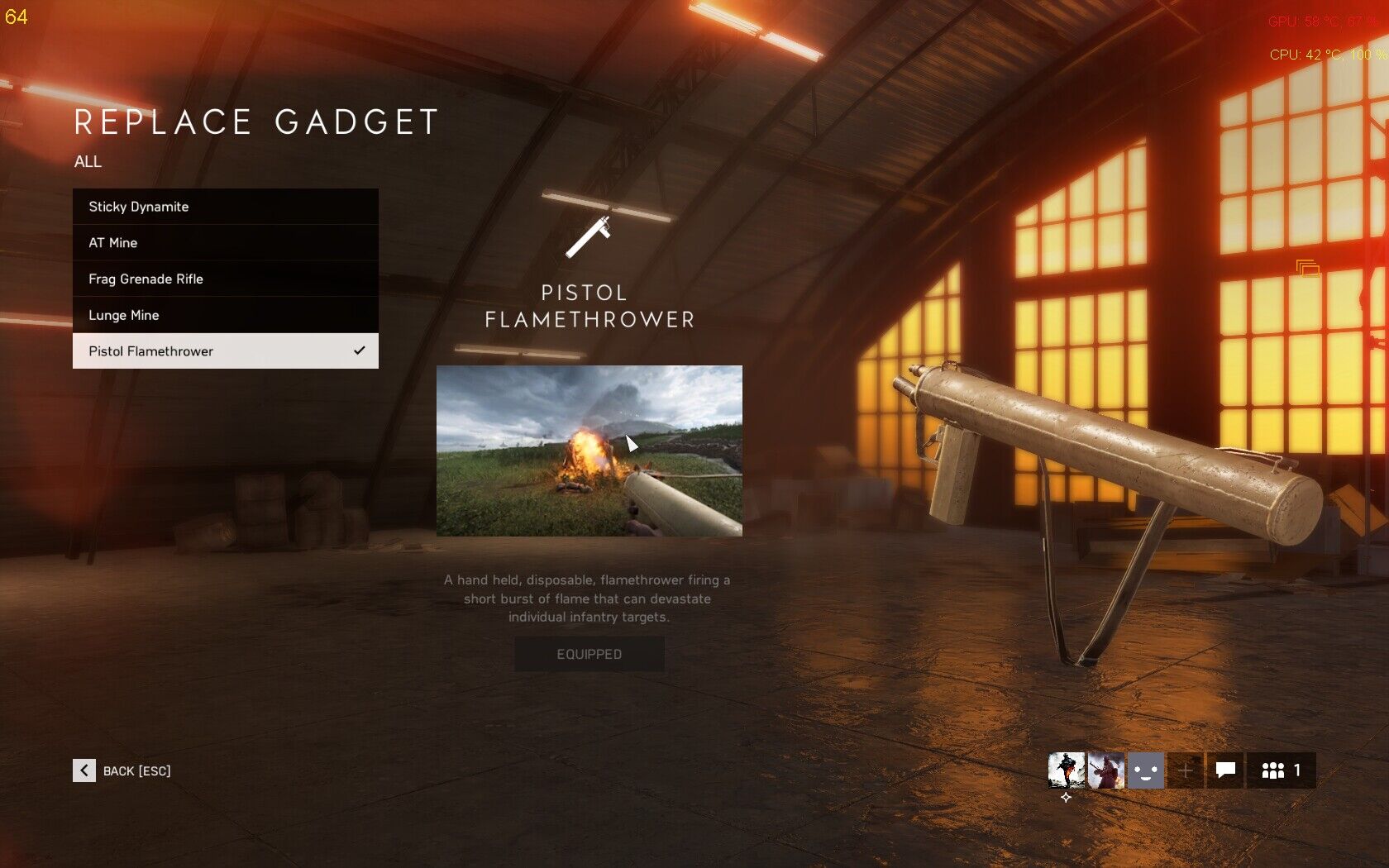Select the Lunge Mine gadget
Image resolution: width=1389 pixels, height=868 pixels.
pos(225,315)
